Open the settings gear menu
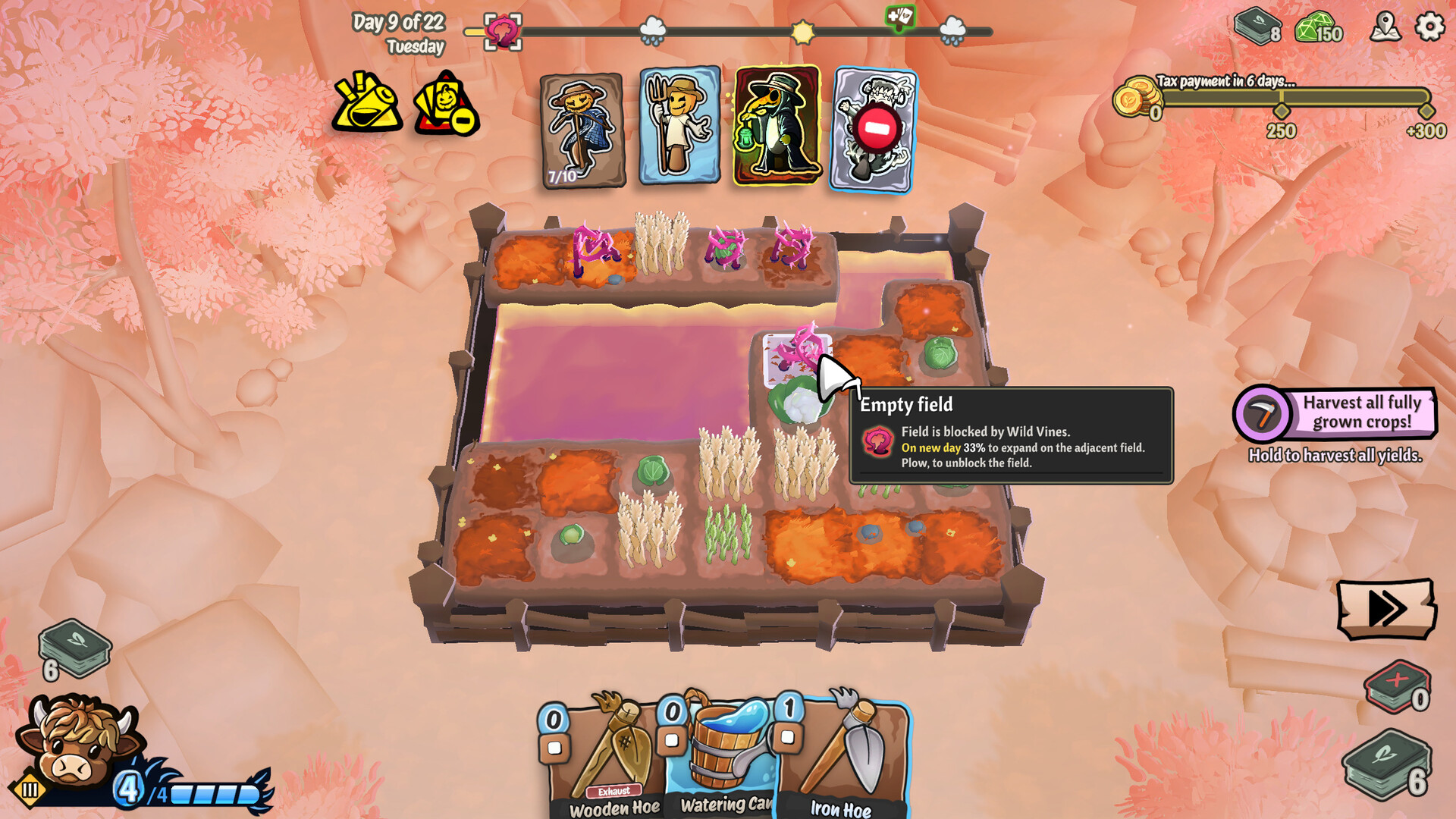This screenshot has width=1456, height=819. coord(1429,27)
